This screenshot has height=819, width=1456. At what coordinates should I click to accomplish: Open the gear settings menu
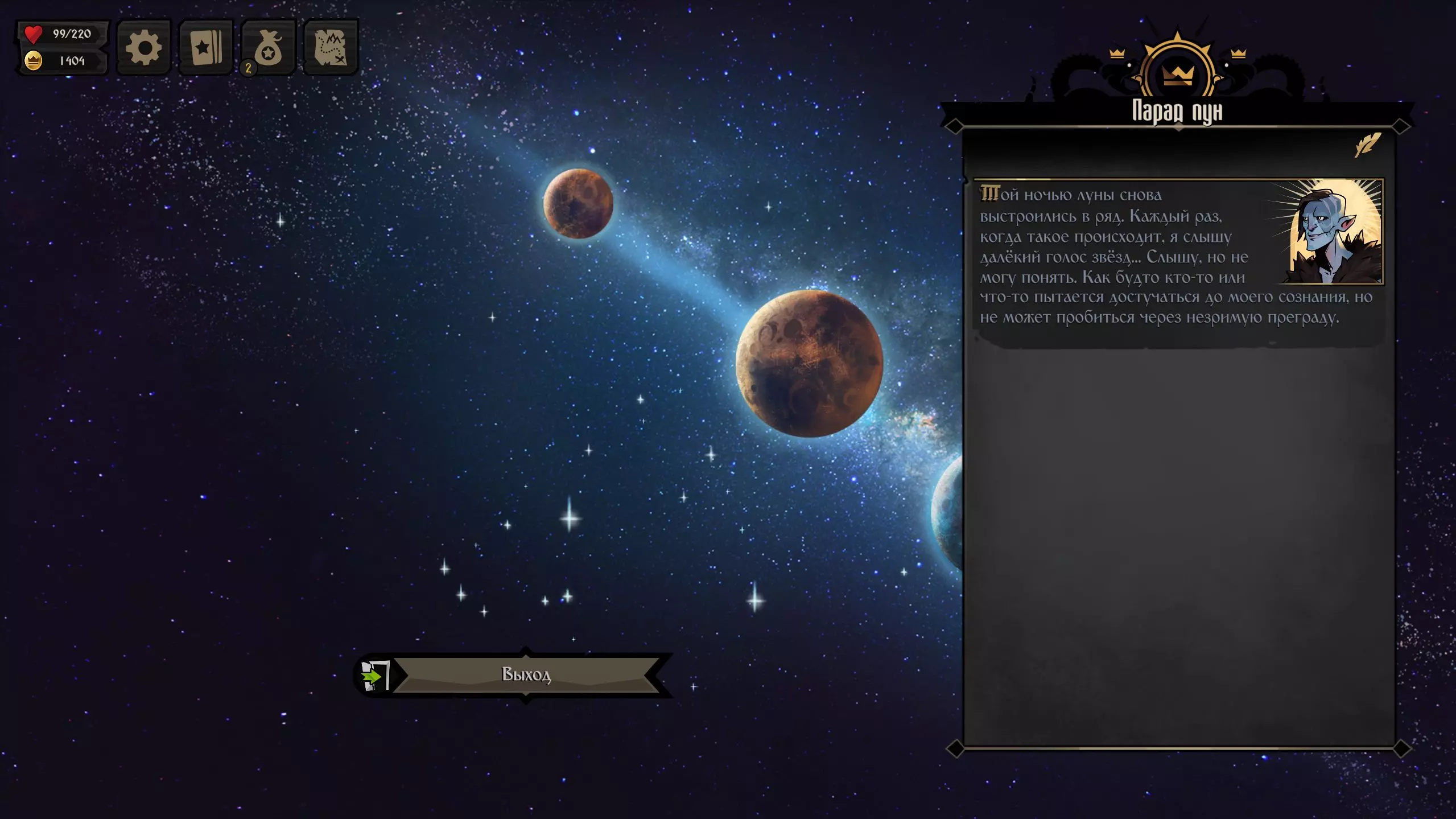[x=143, y=48]
